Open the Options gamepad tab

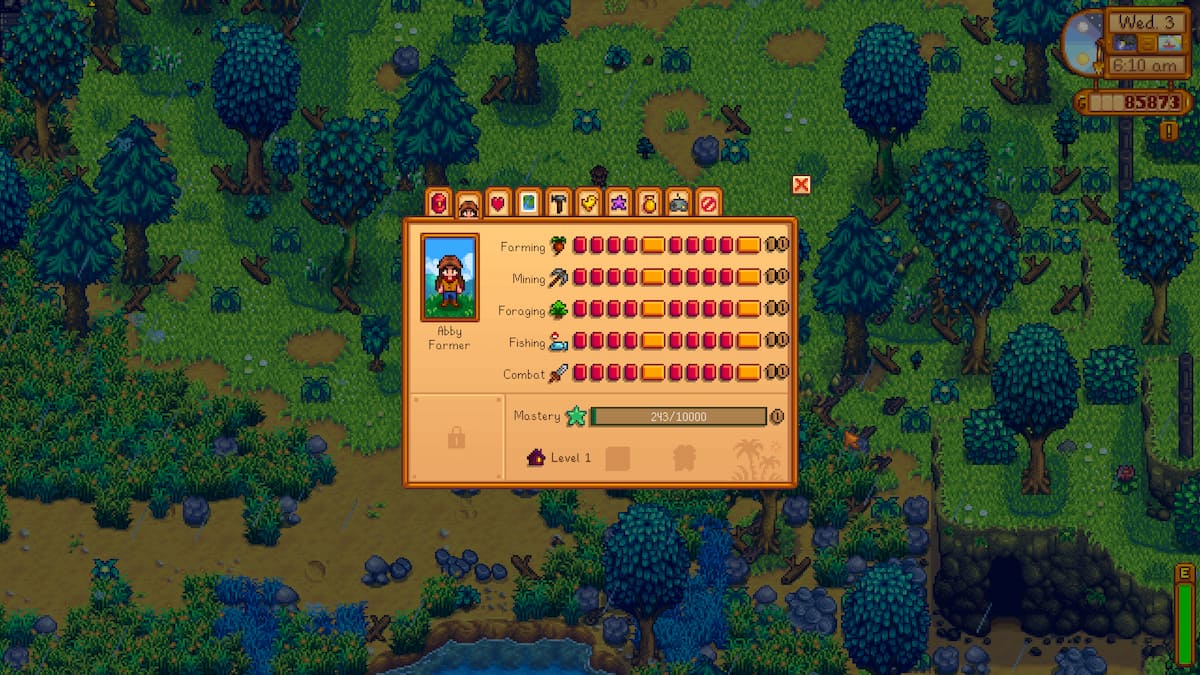(x=678, y=203)
